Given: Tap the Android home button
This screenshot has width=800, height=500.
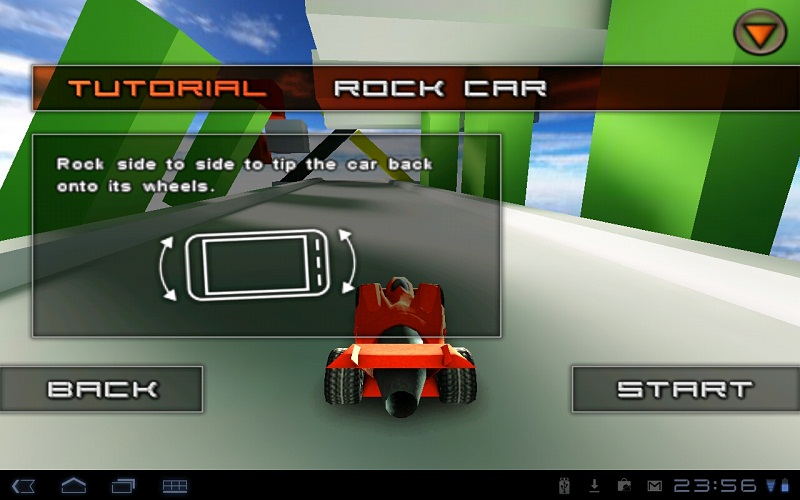Looking at the screenshot, I should point(74,486).
